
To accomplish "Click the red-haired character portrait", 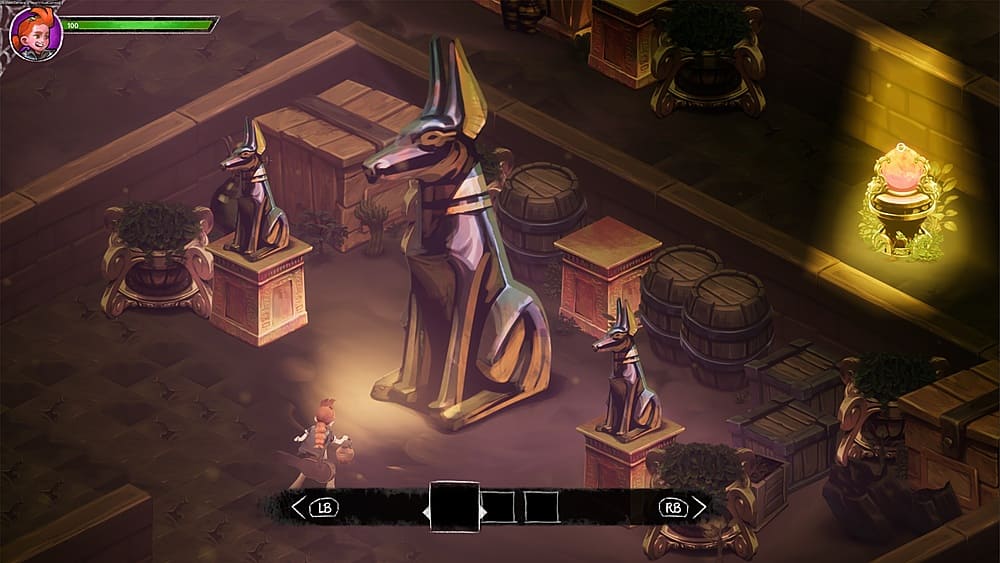I will click(36, 33).
